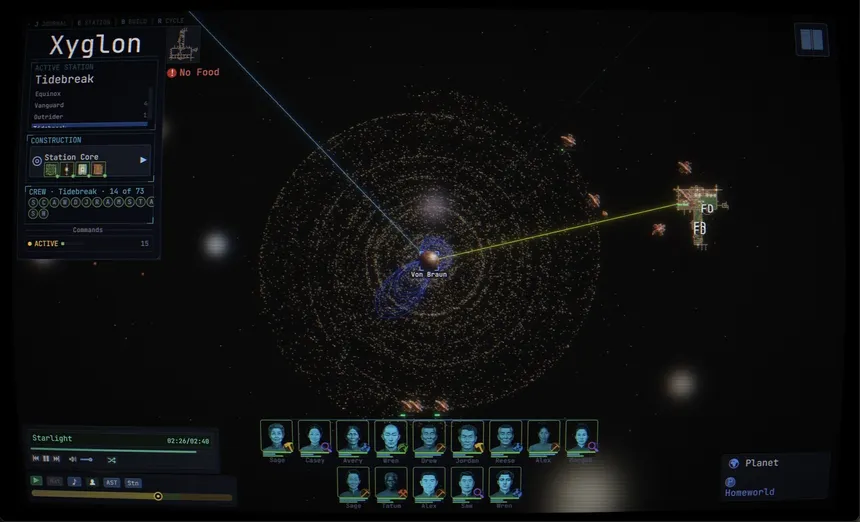Mute the music volume speaker icon

(73, 459)
